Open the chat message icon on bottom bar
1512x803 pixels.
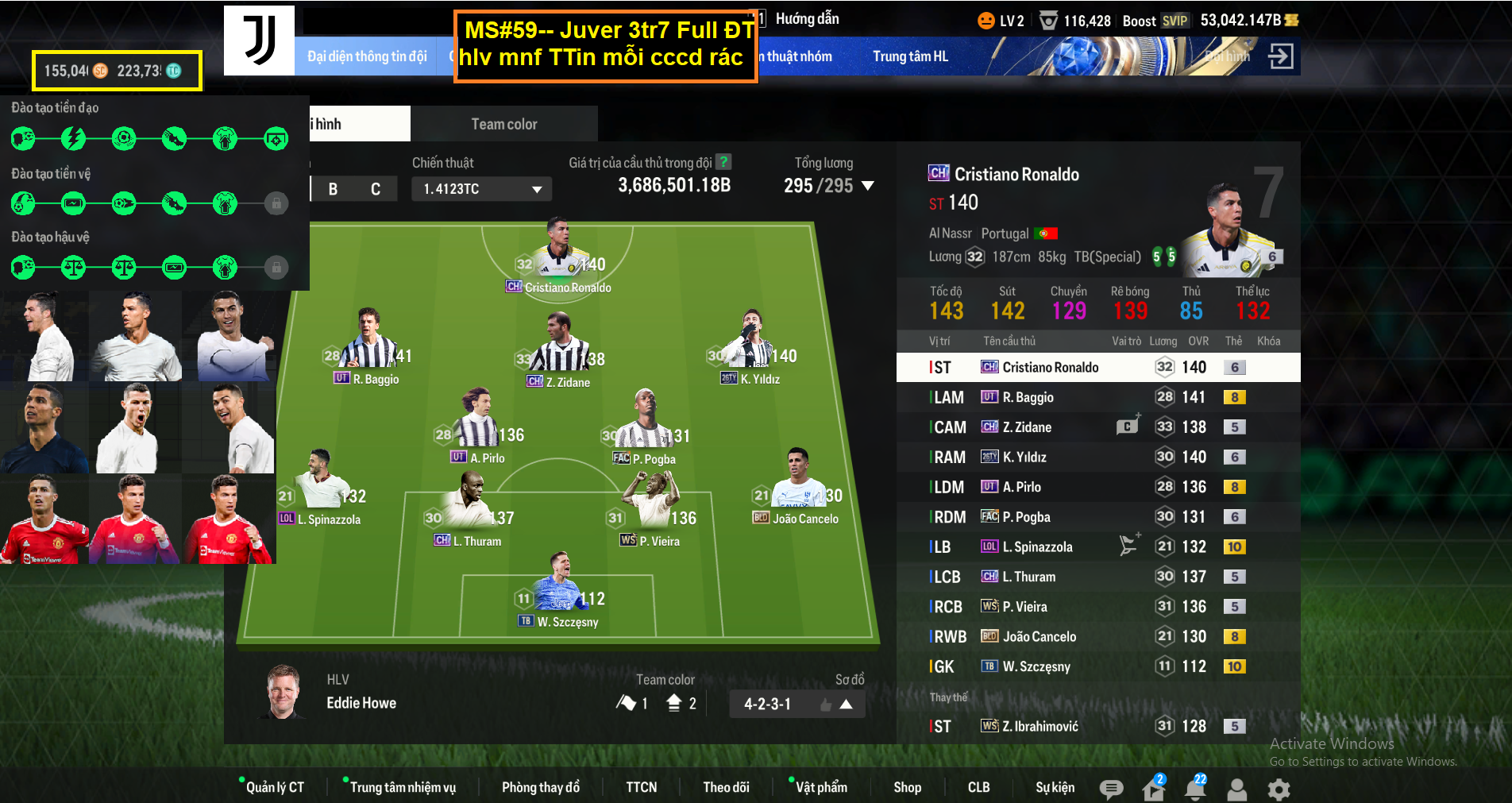coord(1111,789)
